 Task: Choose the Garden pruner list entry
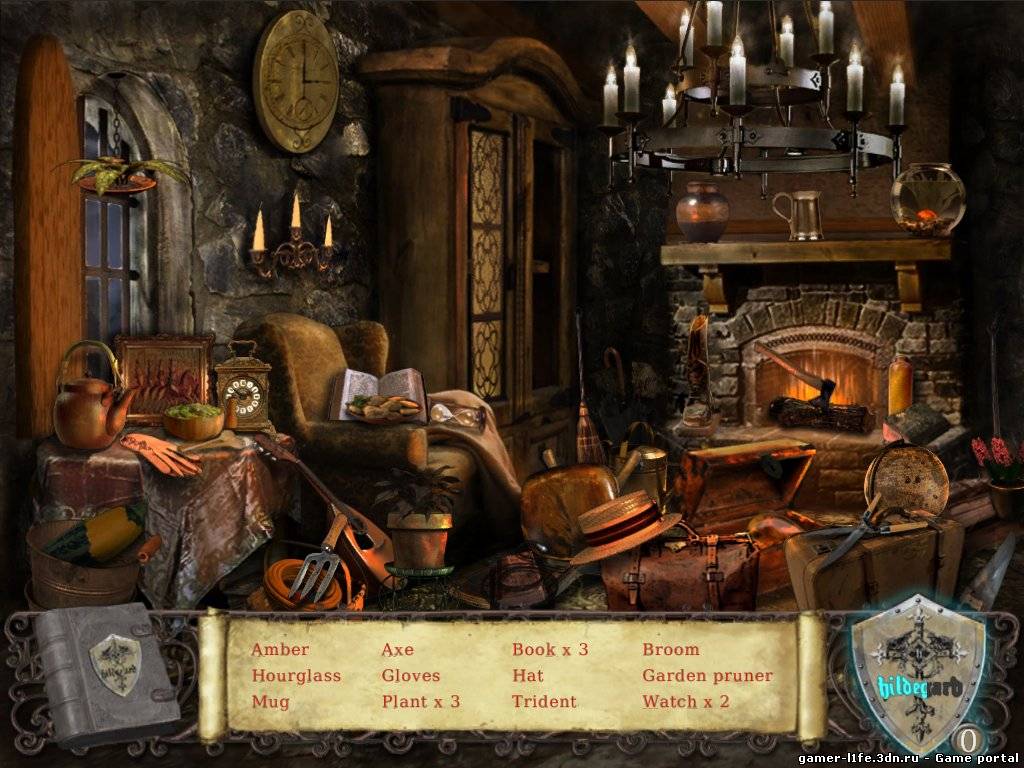point(707,676)
